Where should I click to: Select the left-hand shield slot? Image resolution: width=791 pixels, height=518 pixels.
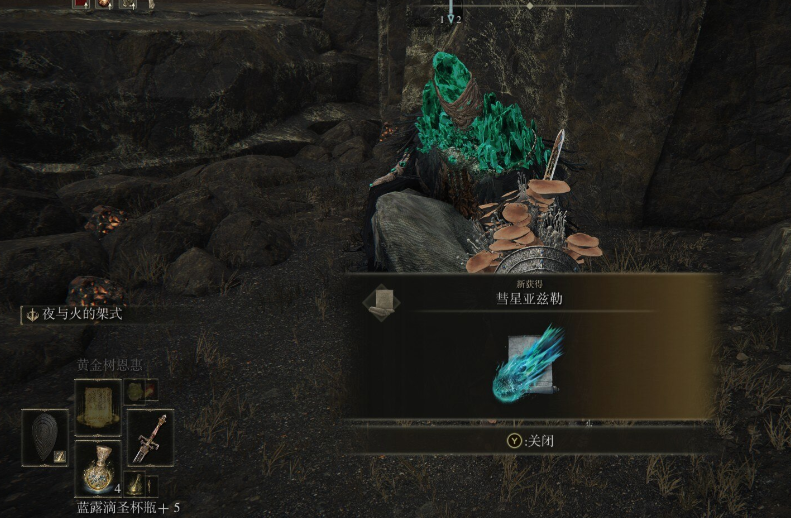pos(45,437)
